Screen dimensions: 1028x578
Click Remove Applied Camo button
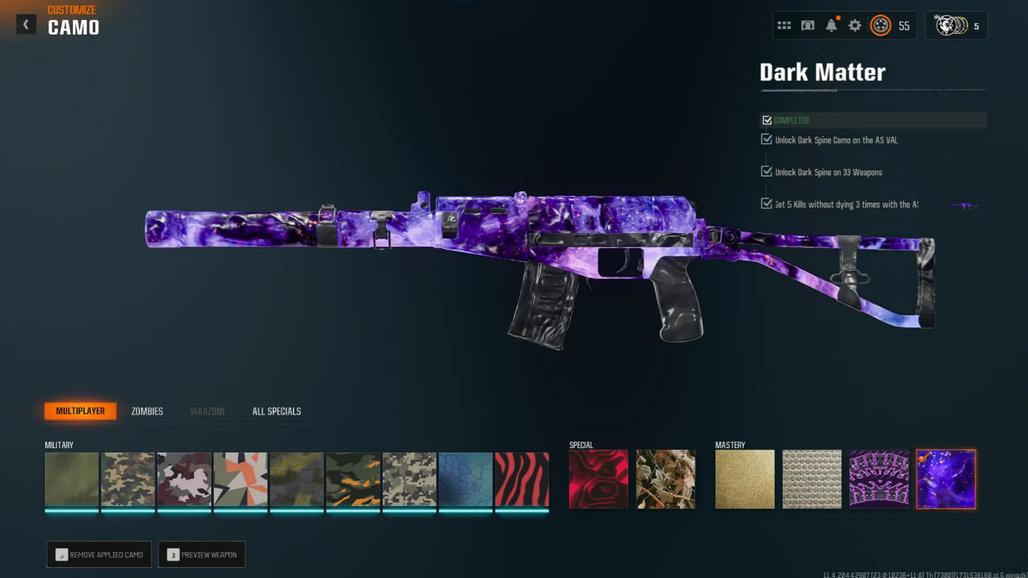(x=99, y=555)
